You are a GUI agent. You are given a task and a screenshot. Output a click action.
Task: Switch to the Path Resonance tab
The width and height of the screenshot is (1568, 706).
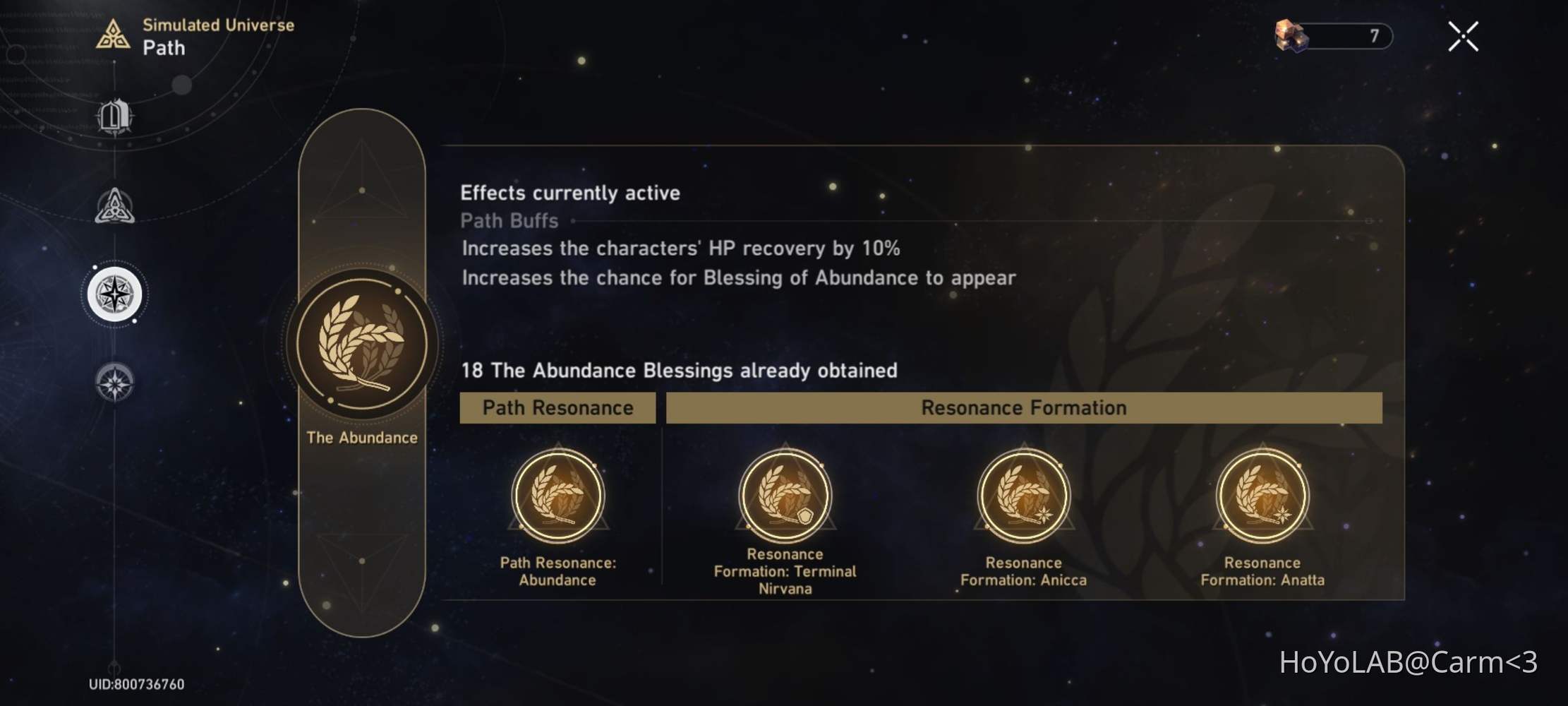pos(558,407)
